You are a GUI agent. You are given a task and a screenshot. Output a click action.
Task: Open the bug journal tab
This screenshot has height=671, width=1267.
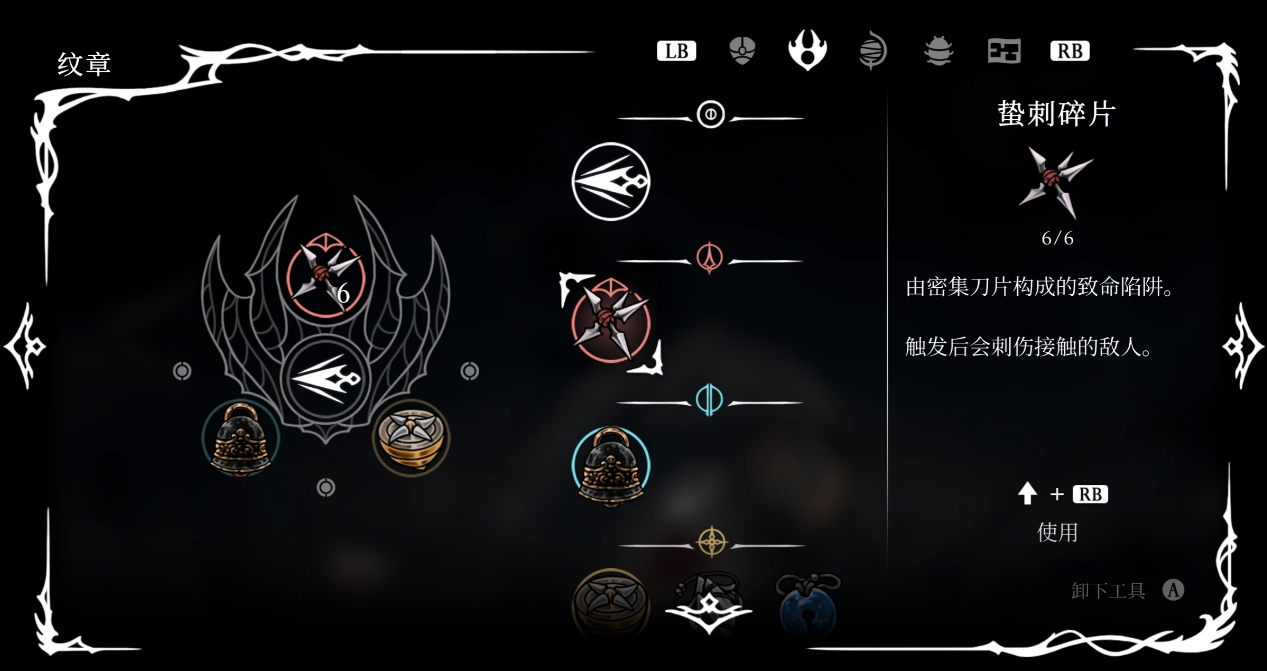tap(938, 50)
